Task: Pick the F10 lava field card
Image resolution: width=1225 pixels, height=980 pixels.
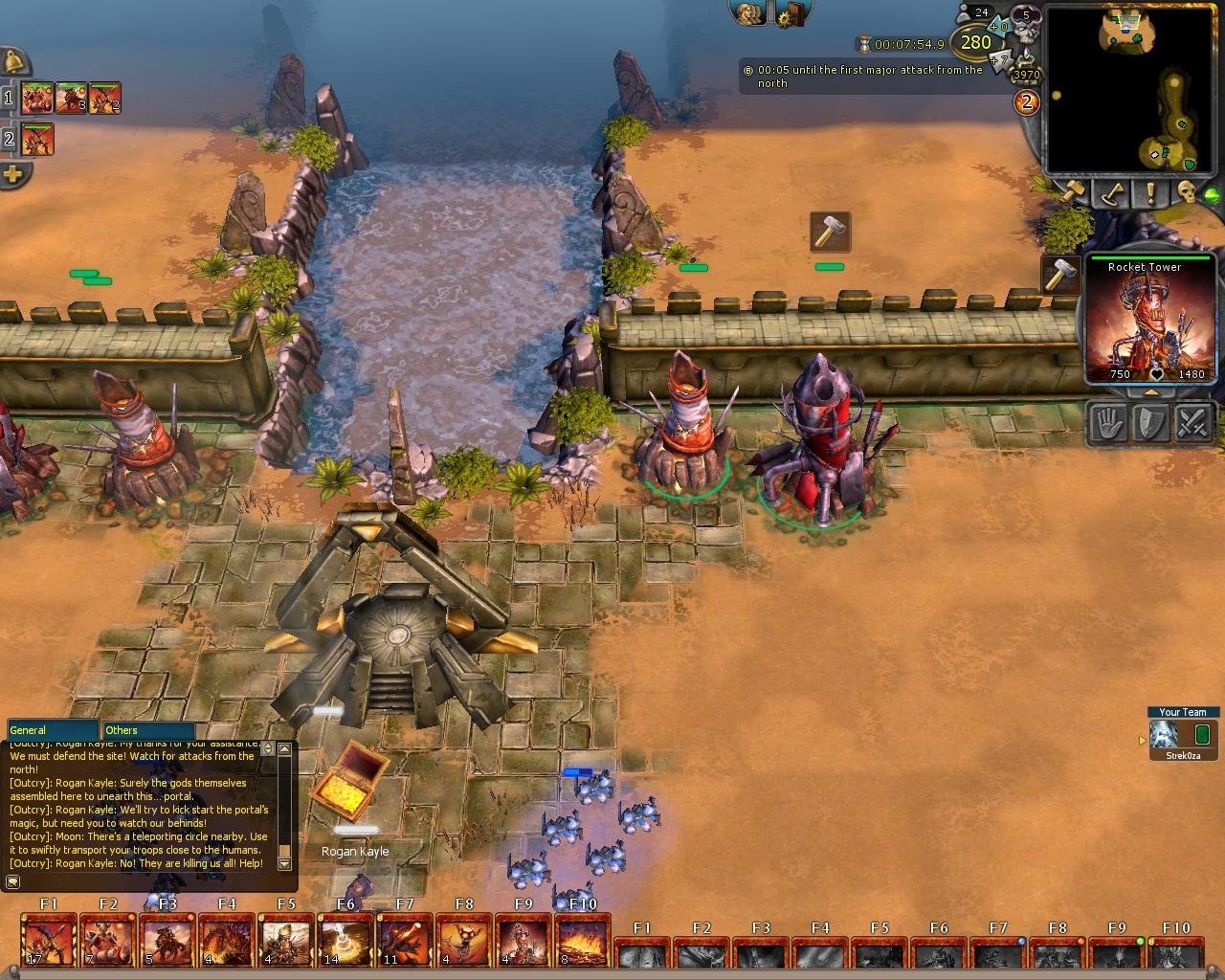Action: click(582, 942)
